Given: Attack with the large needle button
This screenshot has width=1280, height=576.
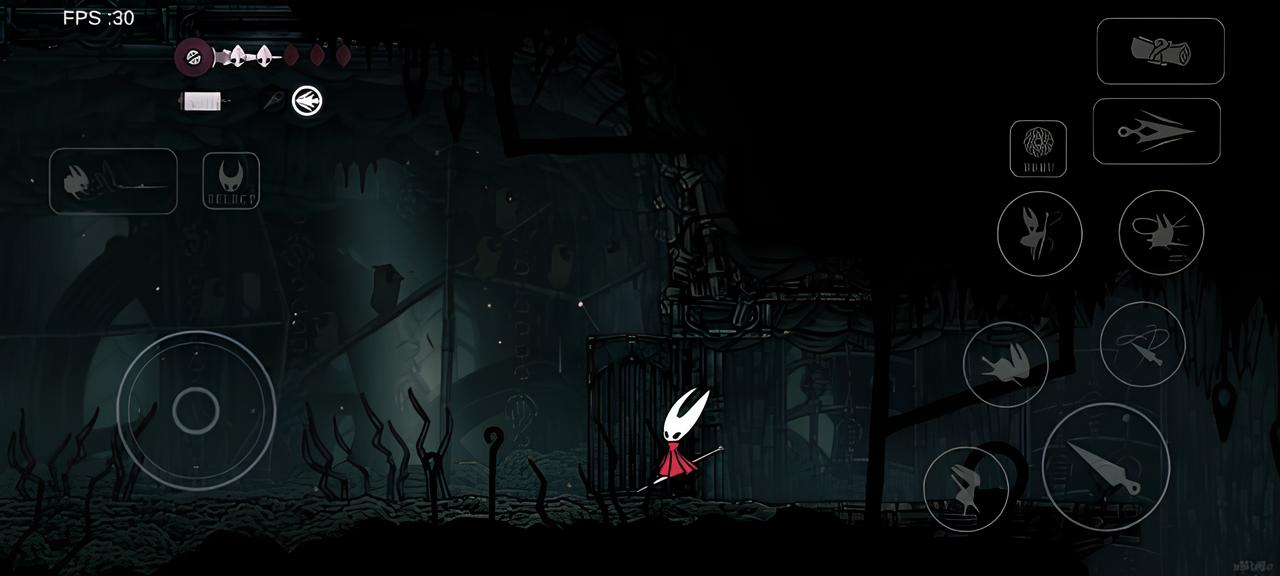Looking at the screenshot, I should 1105,467.
